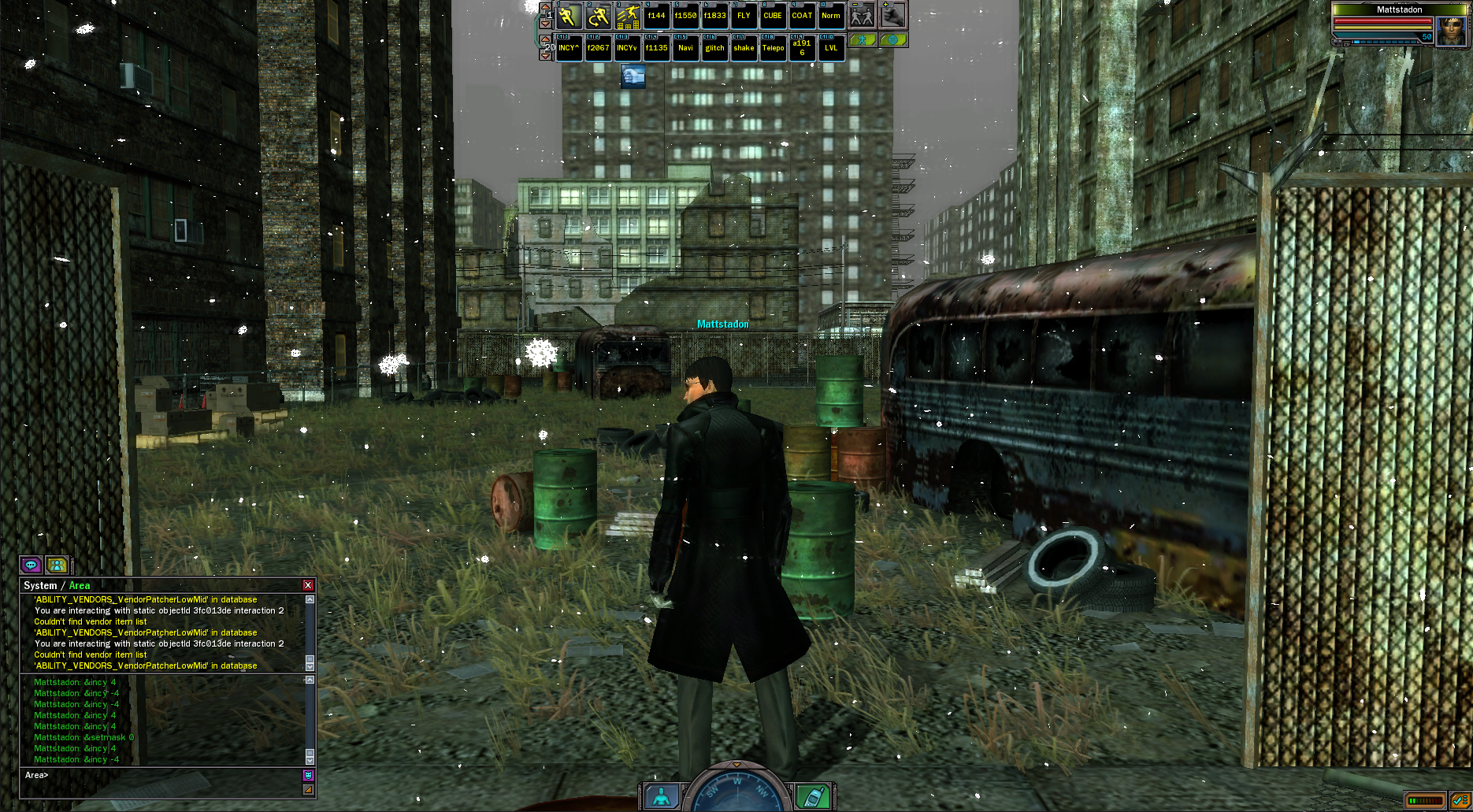Open the cell phone menu icon

(811, 796)
